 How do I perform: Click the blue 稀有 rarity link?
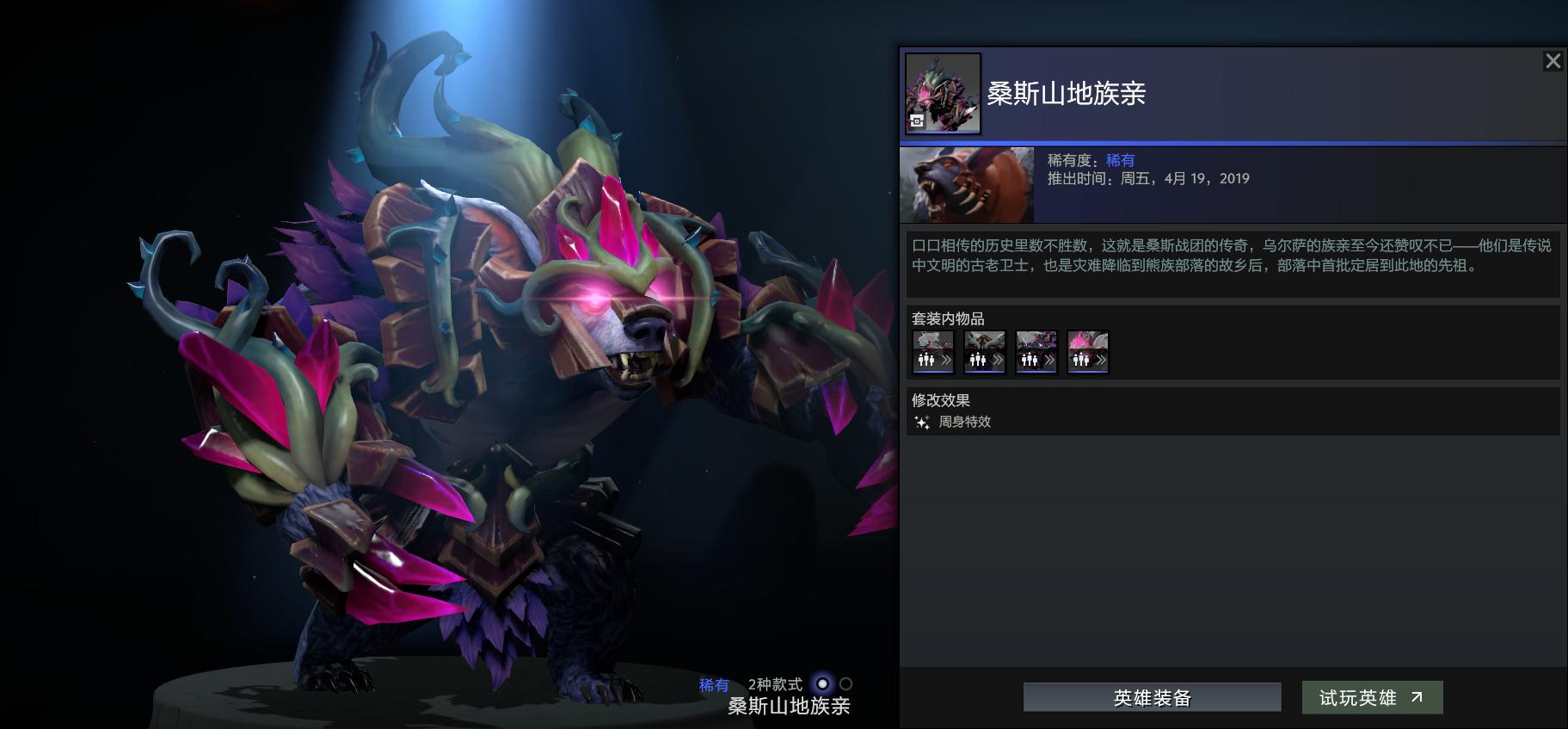click(x=1122, y=159)
